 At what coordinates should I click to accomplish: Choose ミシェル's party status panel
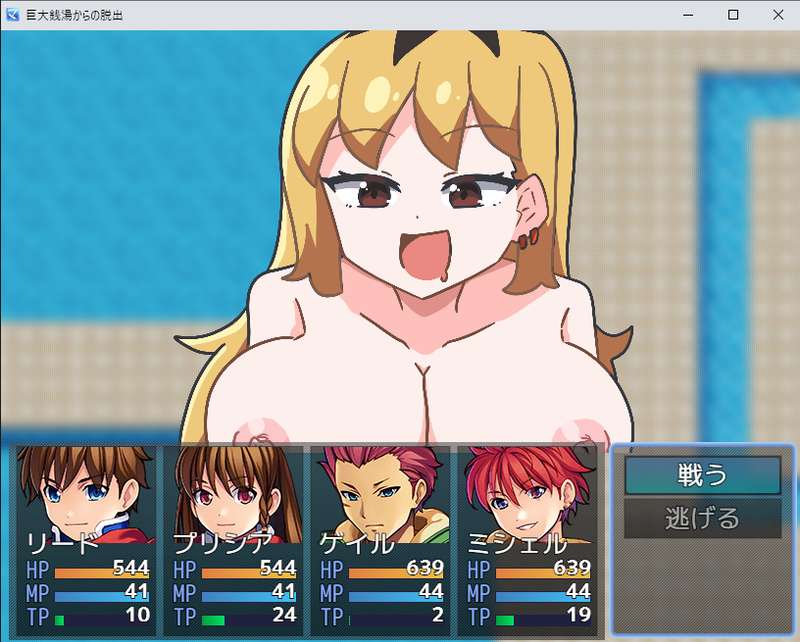click(528, 540)
